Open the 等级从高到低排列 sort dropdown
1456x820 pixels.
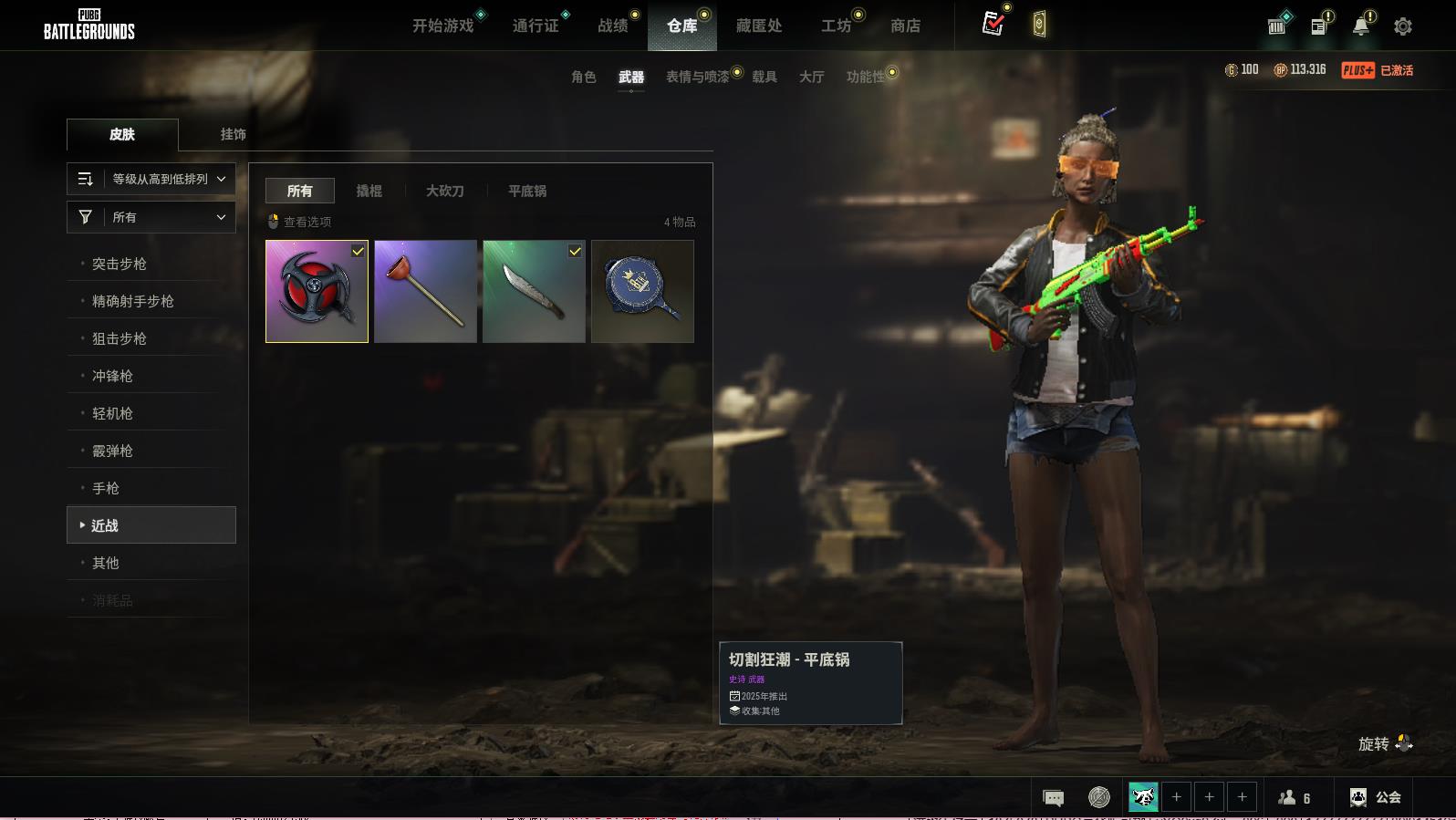coord(151,179)
